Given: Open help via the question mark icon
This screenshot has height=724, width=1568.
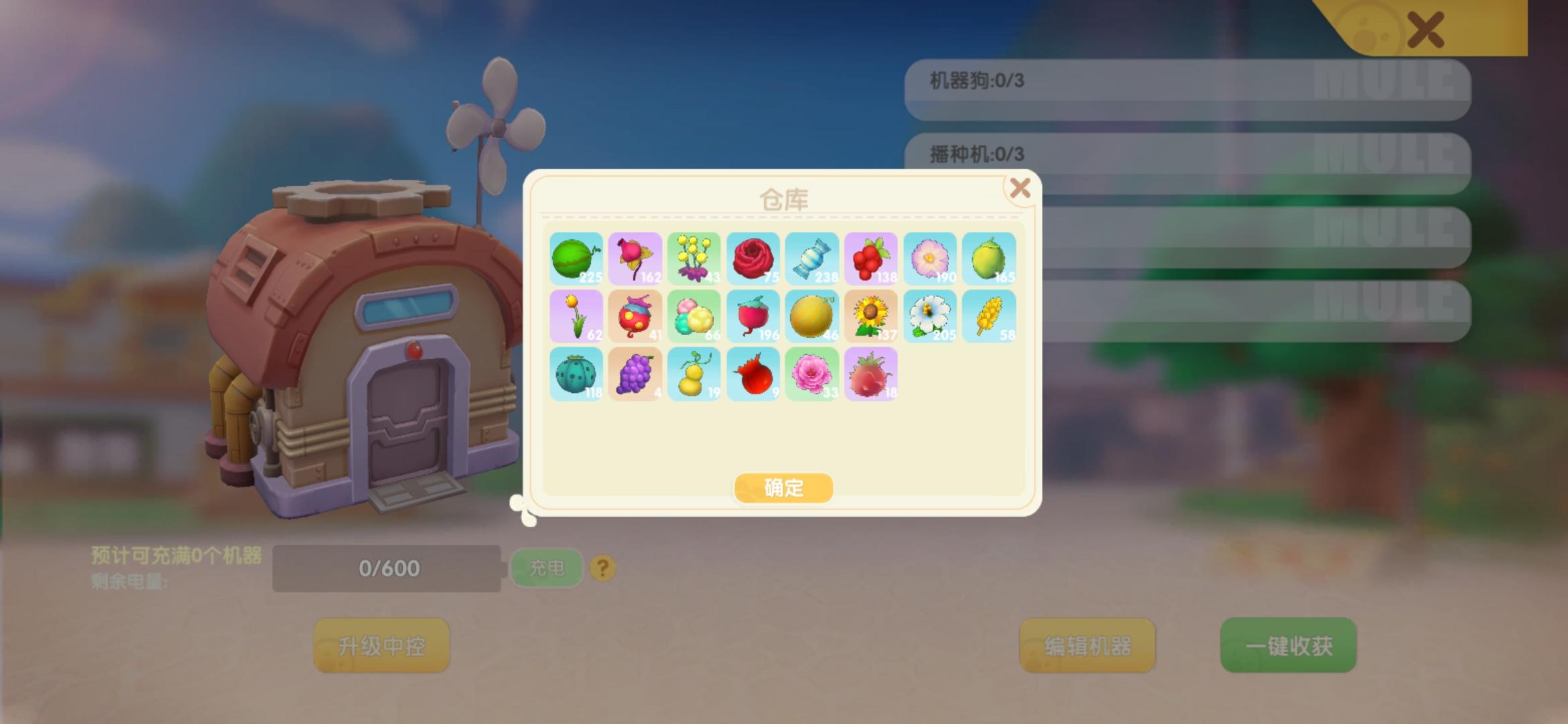Looking at the screenshot, I should (x=602, y=567).
